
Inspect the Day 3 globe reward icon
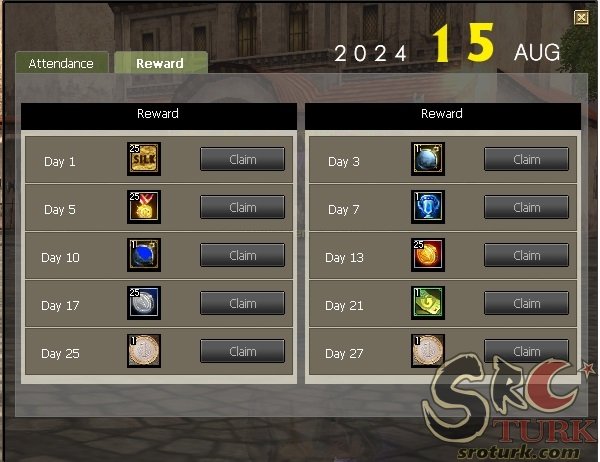tap(428, 159)
